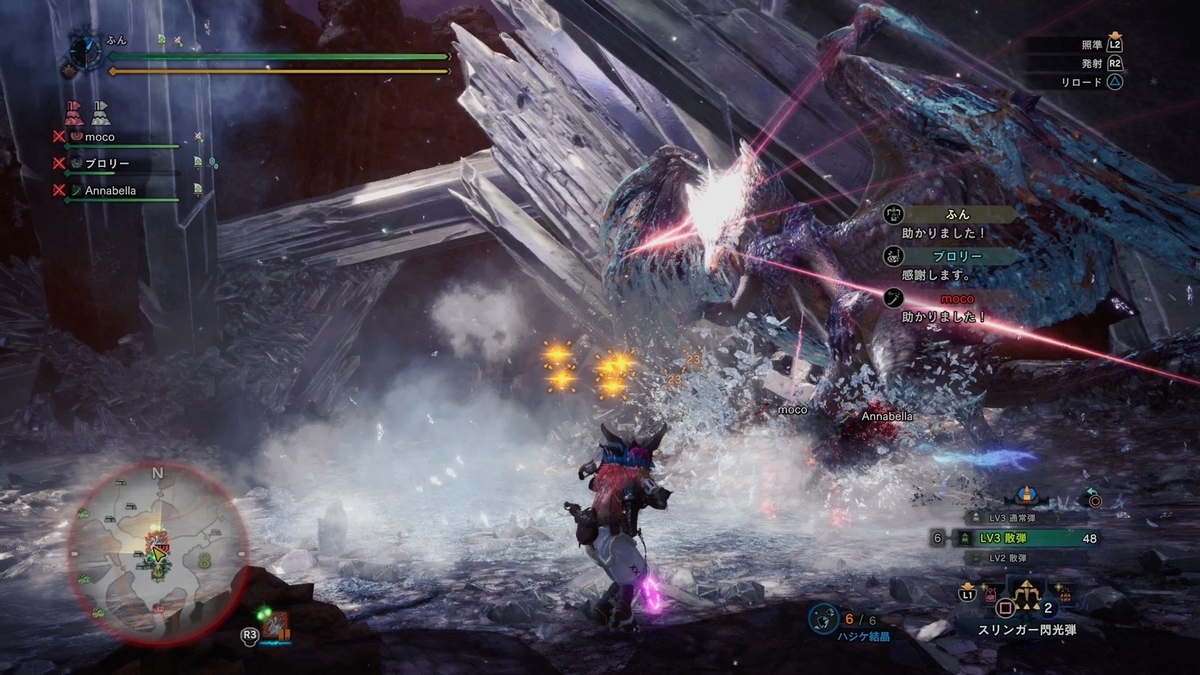Open the circular minimap
The width and height of the screenshot is (1200, 675).
(157, 554)
